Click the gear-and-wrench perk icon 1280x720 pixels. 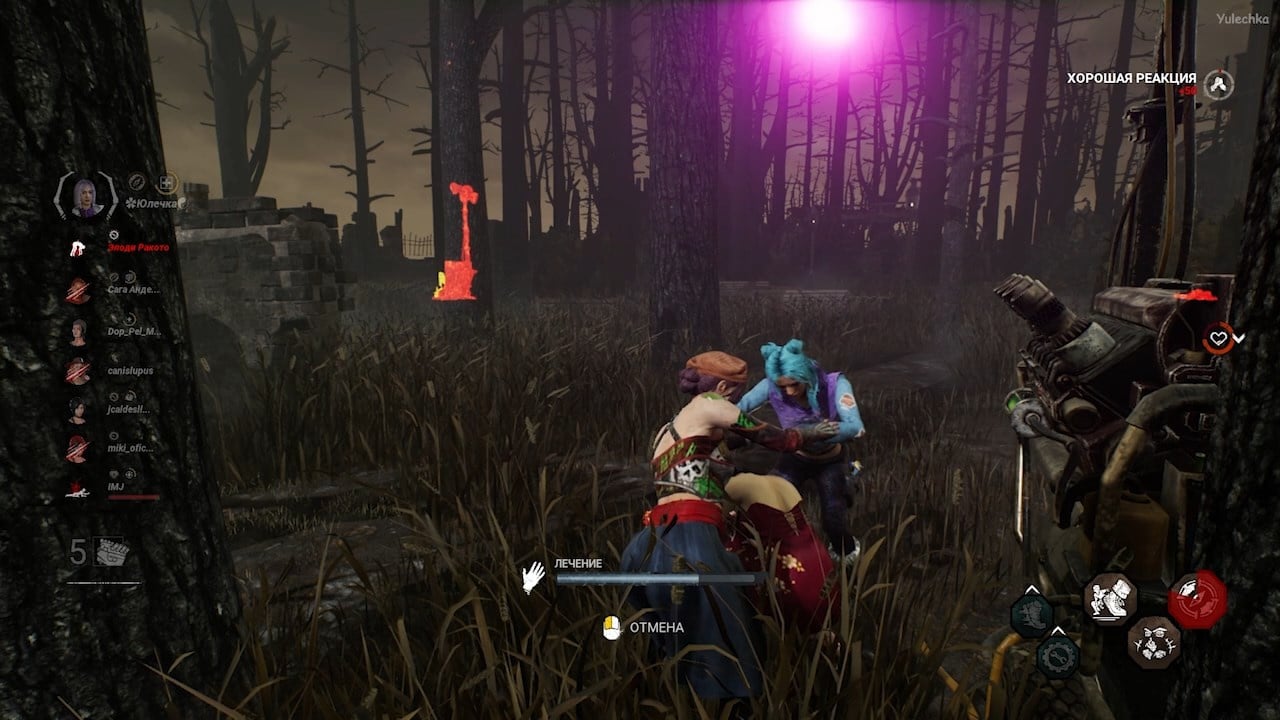(x=1057, y=655)
